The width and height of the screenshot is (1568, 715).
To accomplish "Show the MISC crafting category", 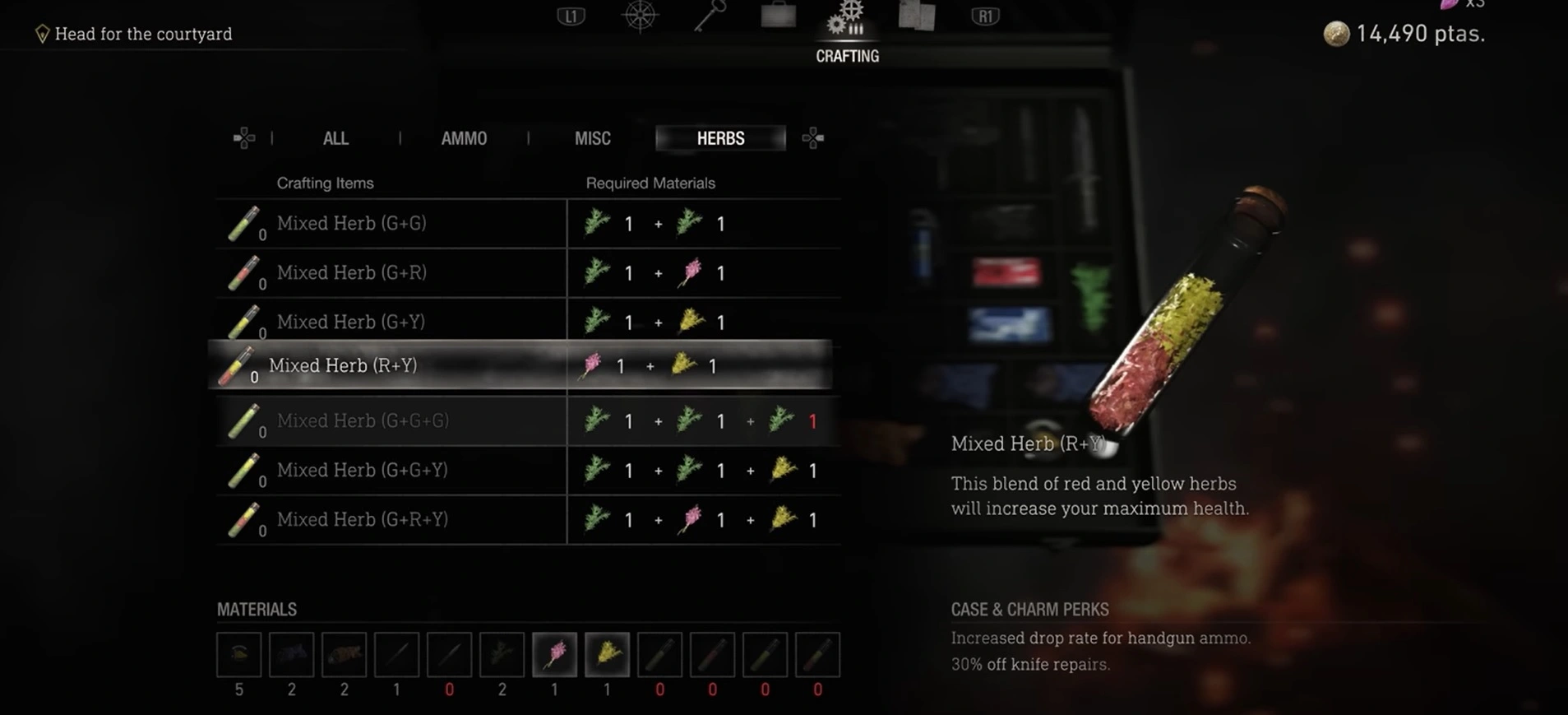I will tap(592, 138).
